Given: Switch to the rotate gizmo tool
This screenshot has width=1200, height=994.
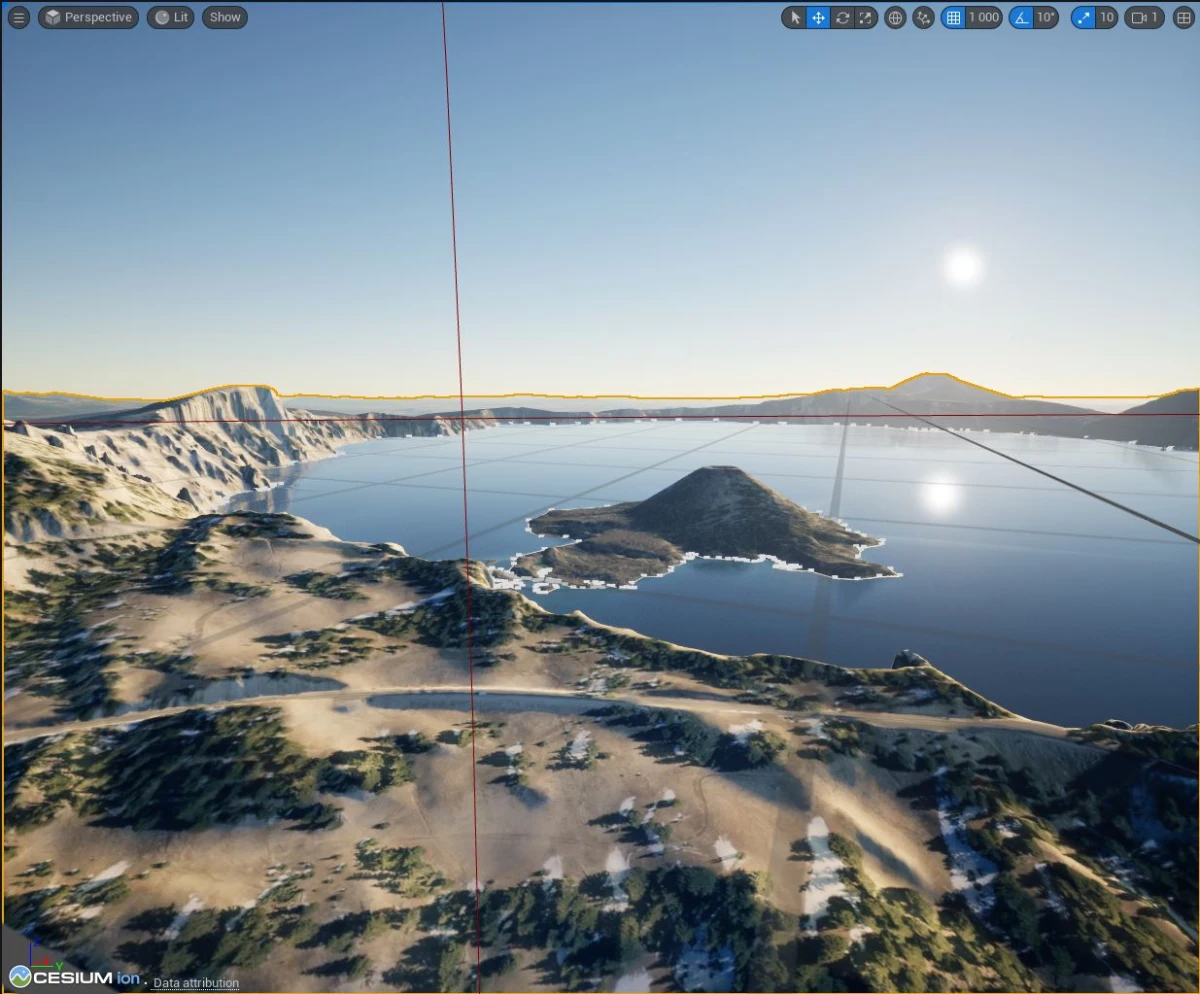Looking at the screenshot, I should (x=842, y=17).
